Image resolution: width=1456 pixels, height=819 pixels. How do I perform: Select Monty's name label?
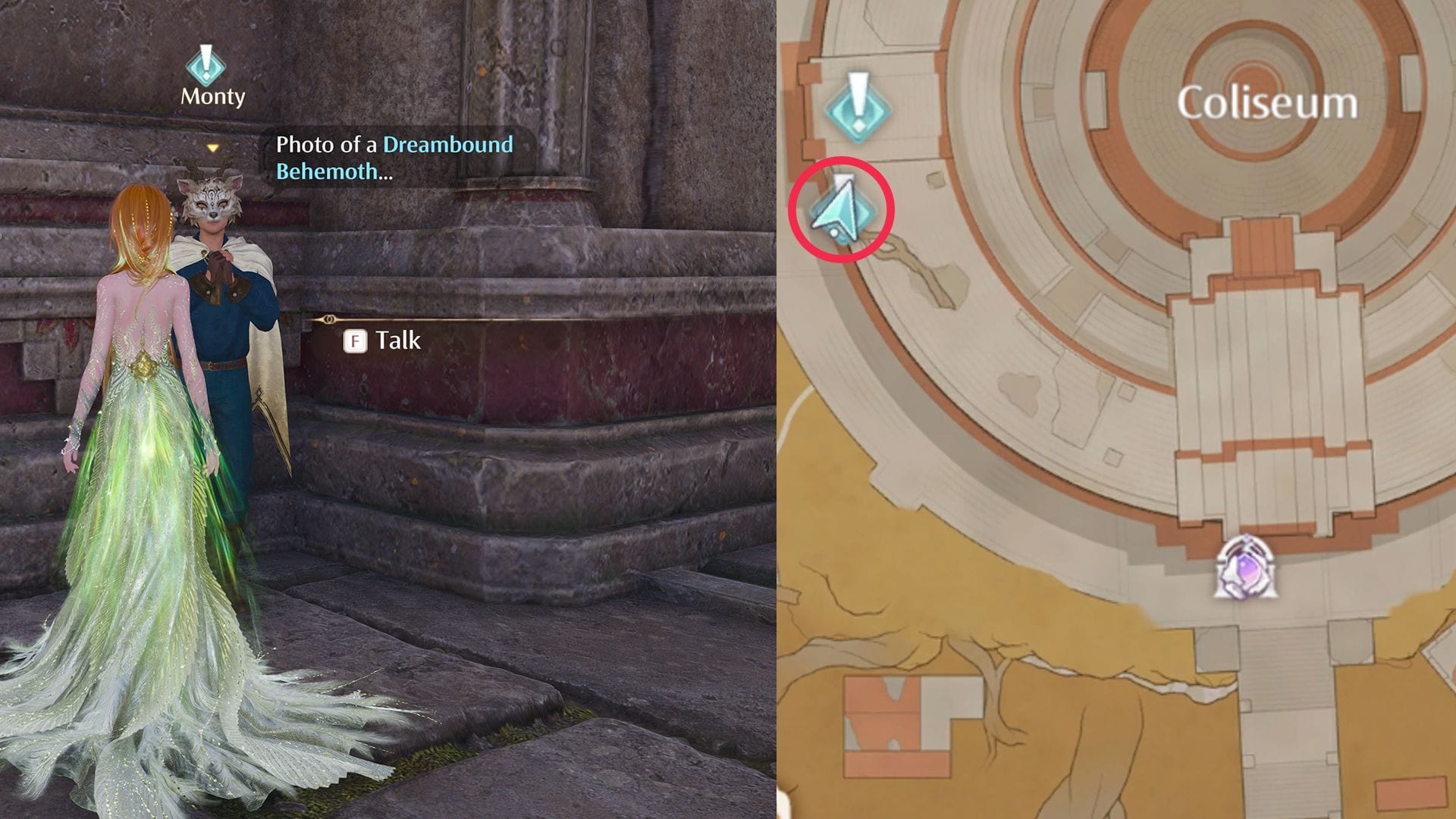pos(212,96)
